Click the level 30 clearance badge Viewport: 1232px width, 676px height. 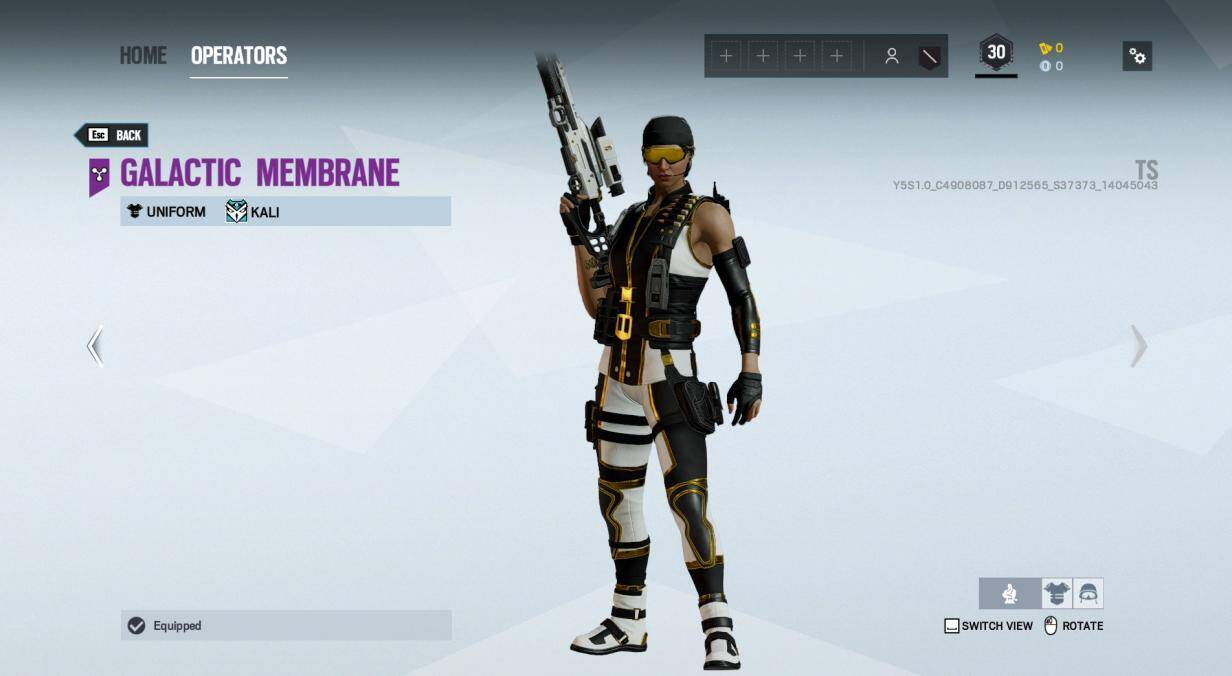coord(996,54)
